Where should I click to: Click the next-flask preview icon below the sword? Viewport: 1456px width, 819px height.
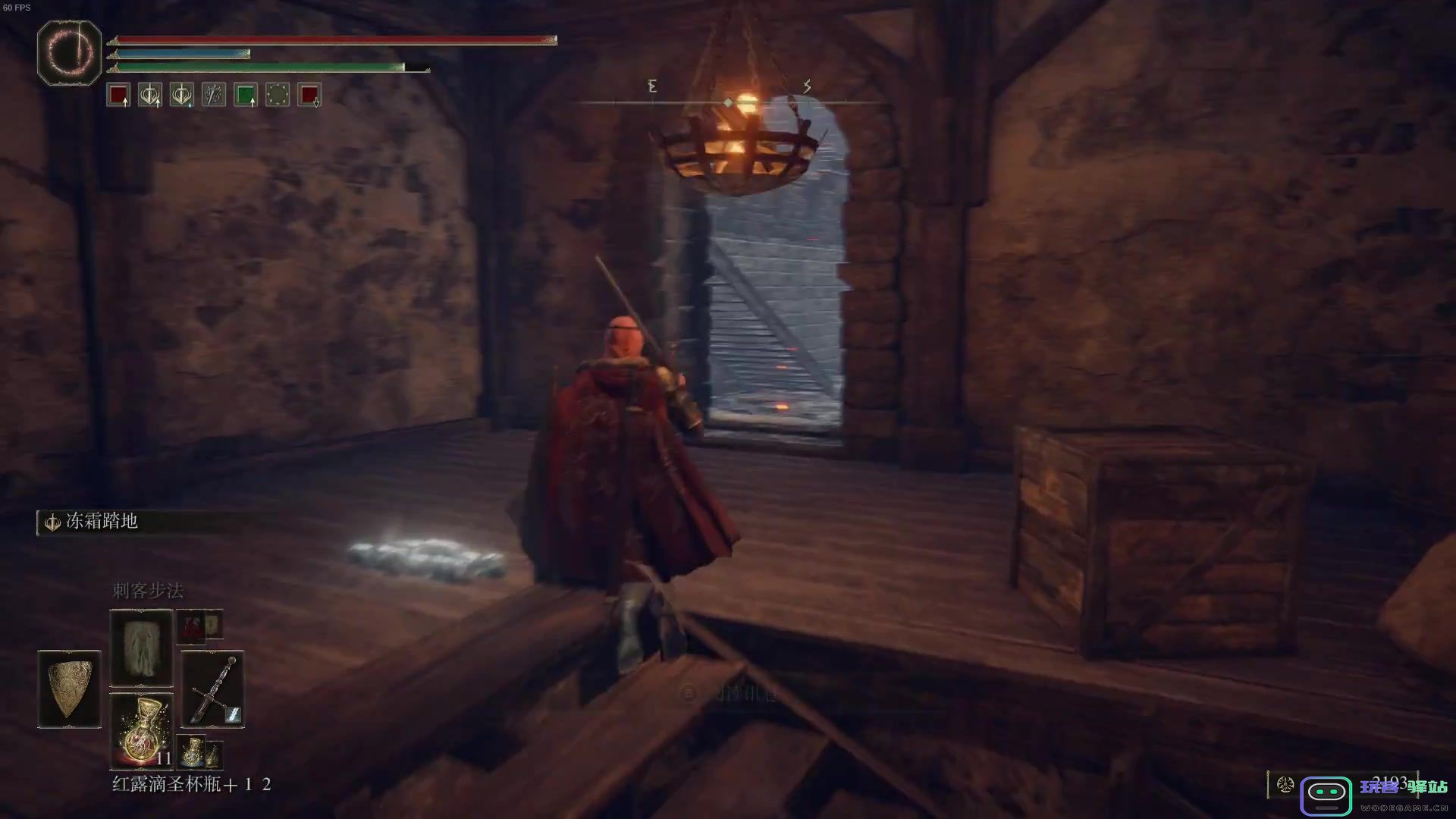[x=193, y=751]
